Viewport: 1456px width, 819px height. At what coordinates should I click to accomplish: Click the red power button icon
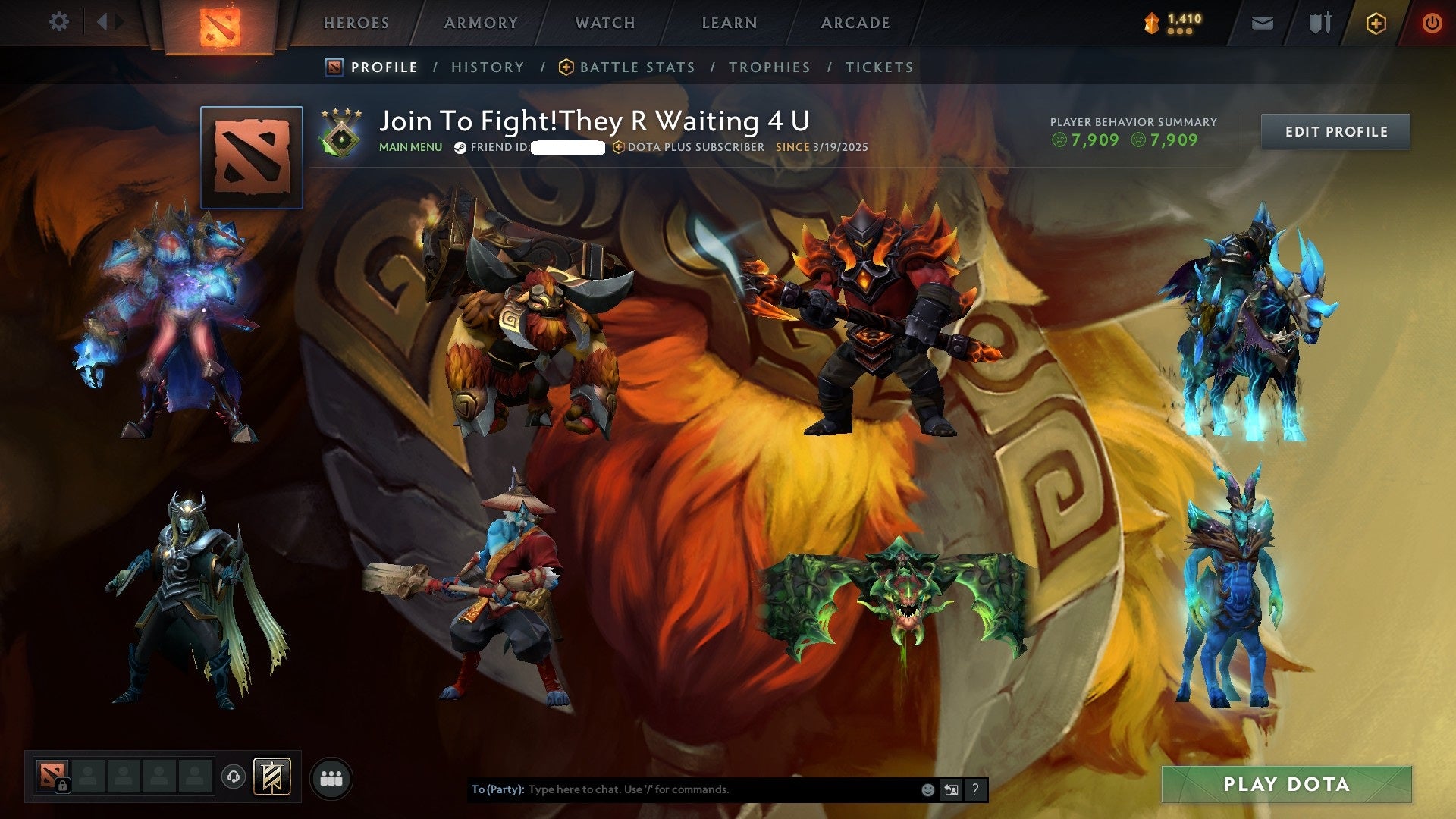pos(1432,23)
